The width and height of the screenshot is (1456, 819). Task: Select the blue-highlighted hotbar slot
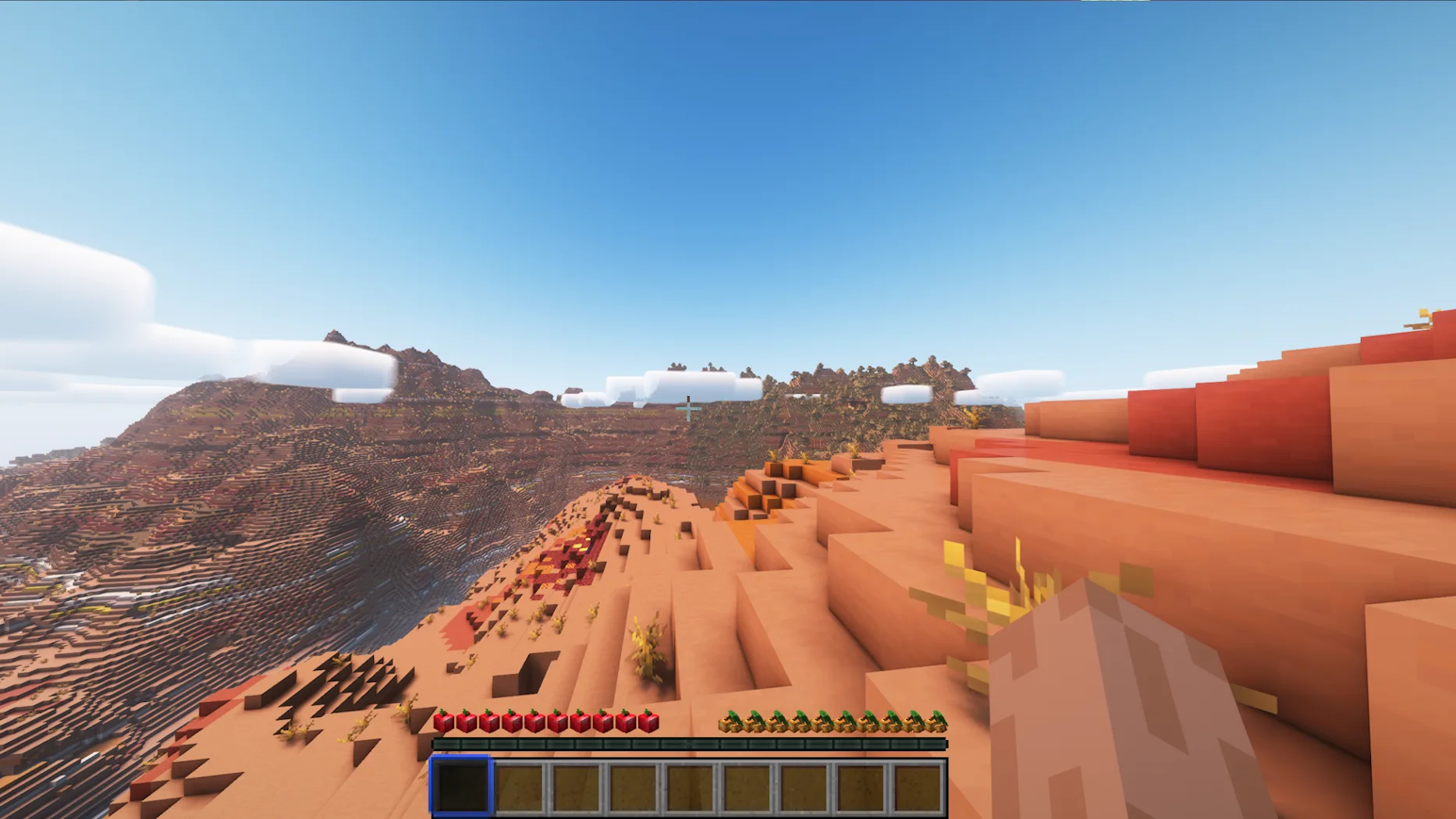[461, 786]
